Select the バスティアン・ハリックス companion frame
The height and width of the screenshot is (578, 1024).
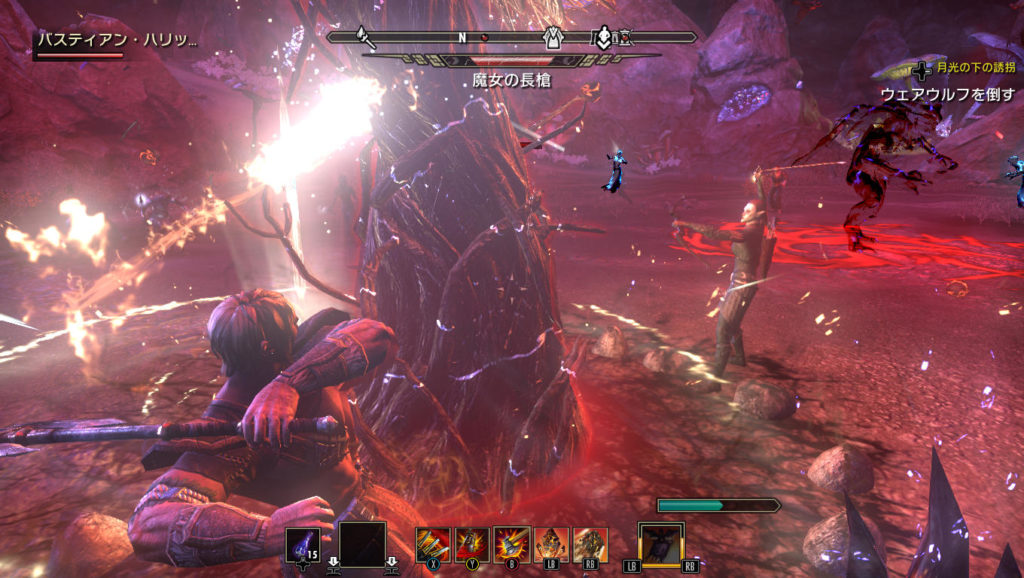coord(117,42)
